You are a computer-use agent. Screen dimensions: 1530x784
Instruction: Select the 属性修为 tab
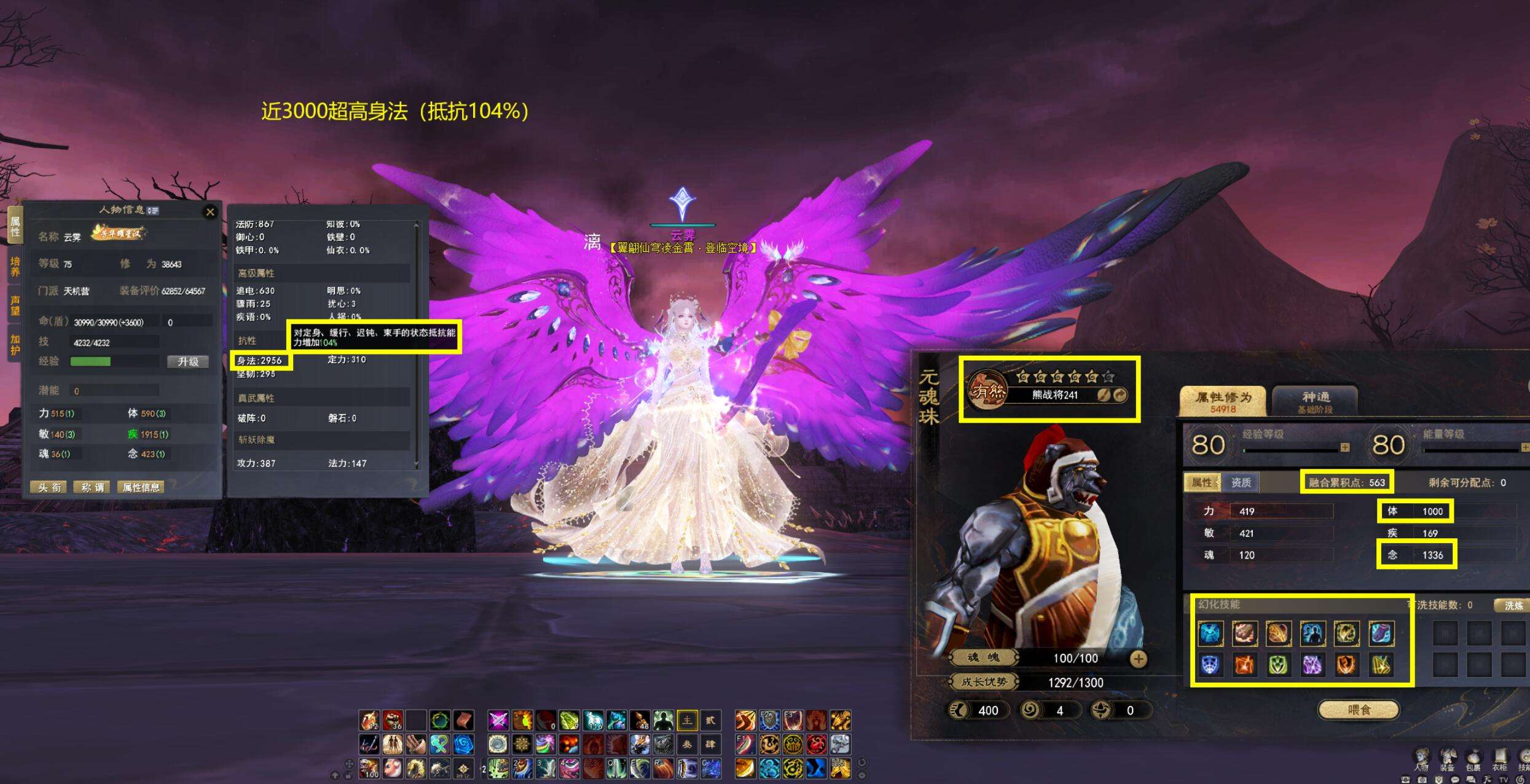[1223, 401]
